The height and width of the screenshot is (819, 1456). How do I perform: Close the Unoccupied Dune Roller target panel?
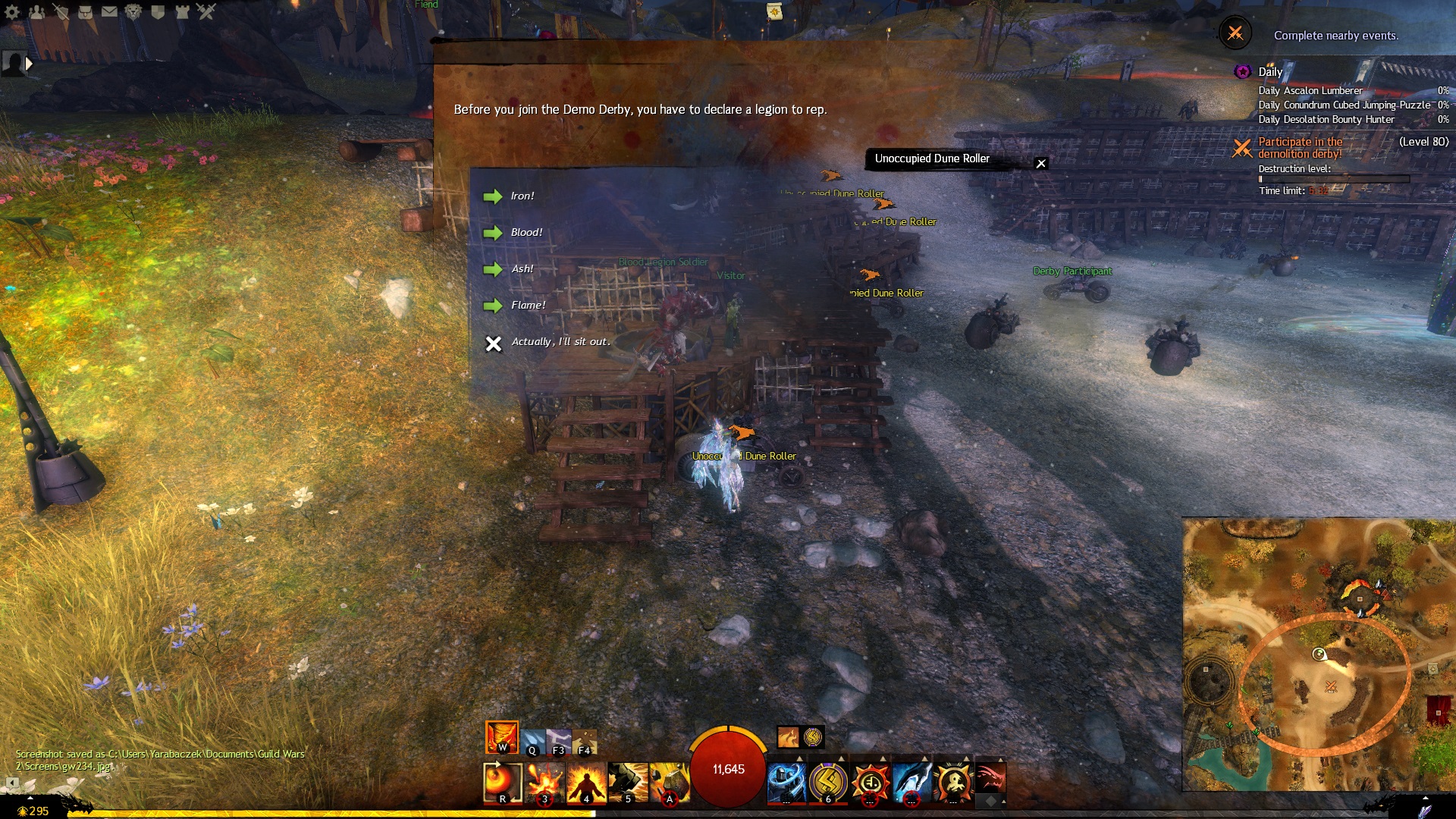coord(1041,163)
